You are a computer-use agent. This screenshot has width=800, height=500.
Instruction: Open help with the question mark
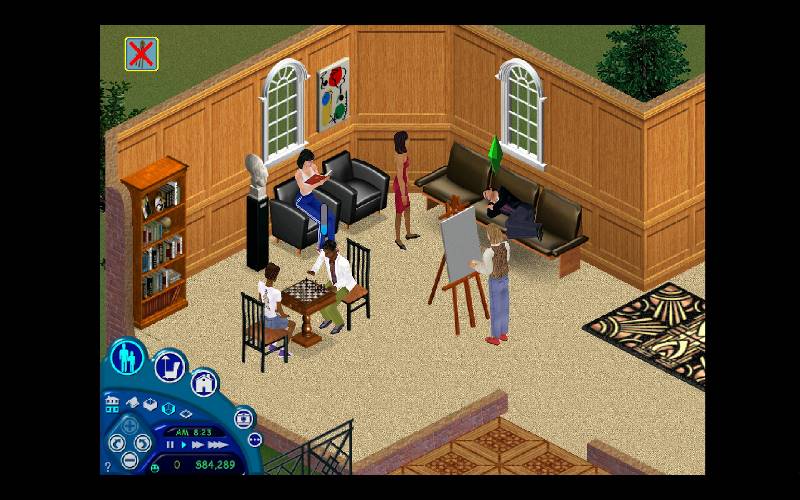(108, 466)
